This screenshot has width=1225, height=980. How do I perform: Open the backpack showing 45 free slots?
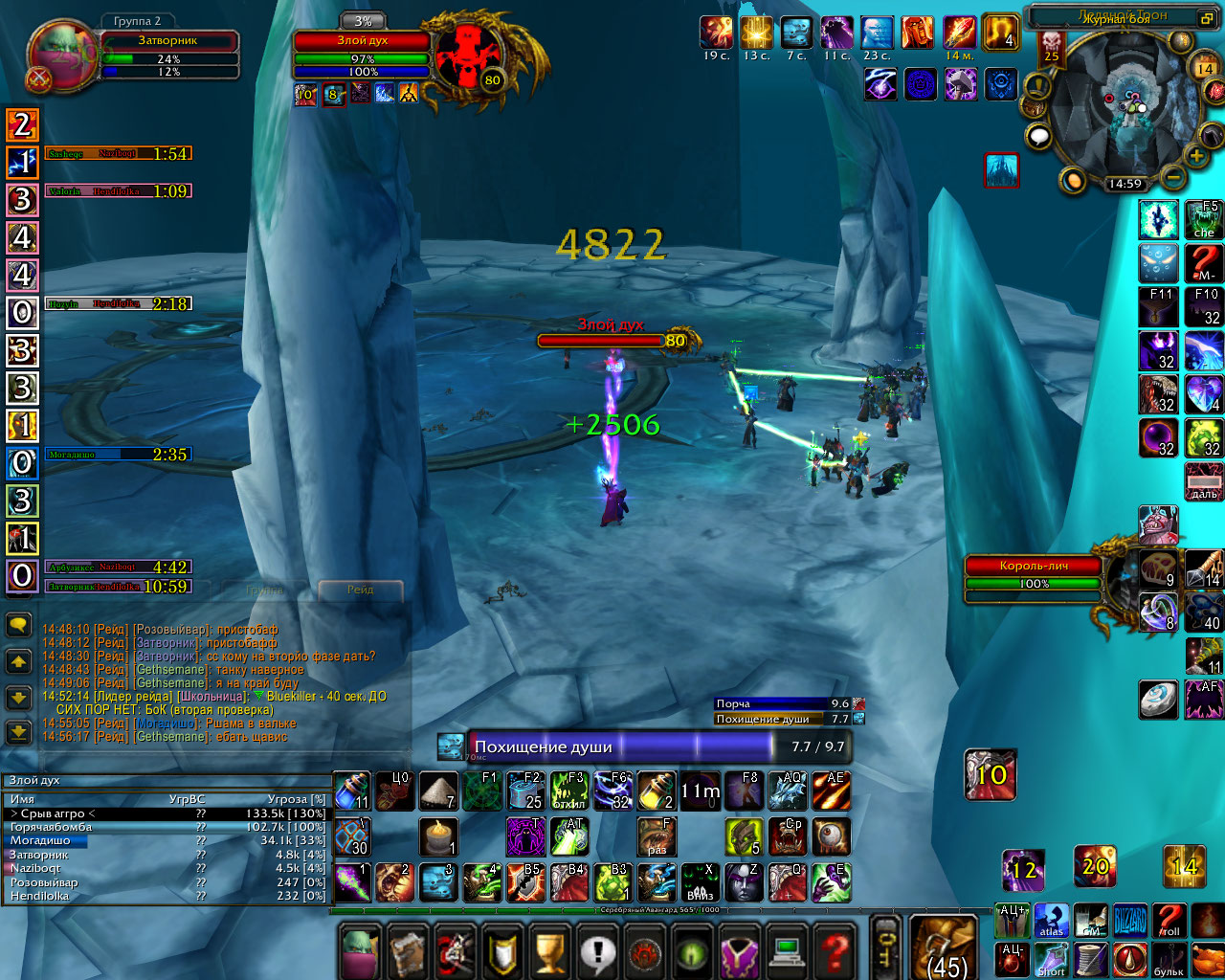(943, 947)
